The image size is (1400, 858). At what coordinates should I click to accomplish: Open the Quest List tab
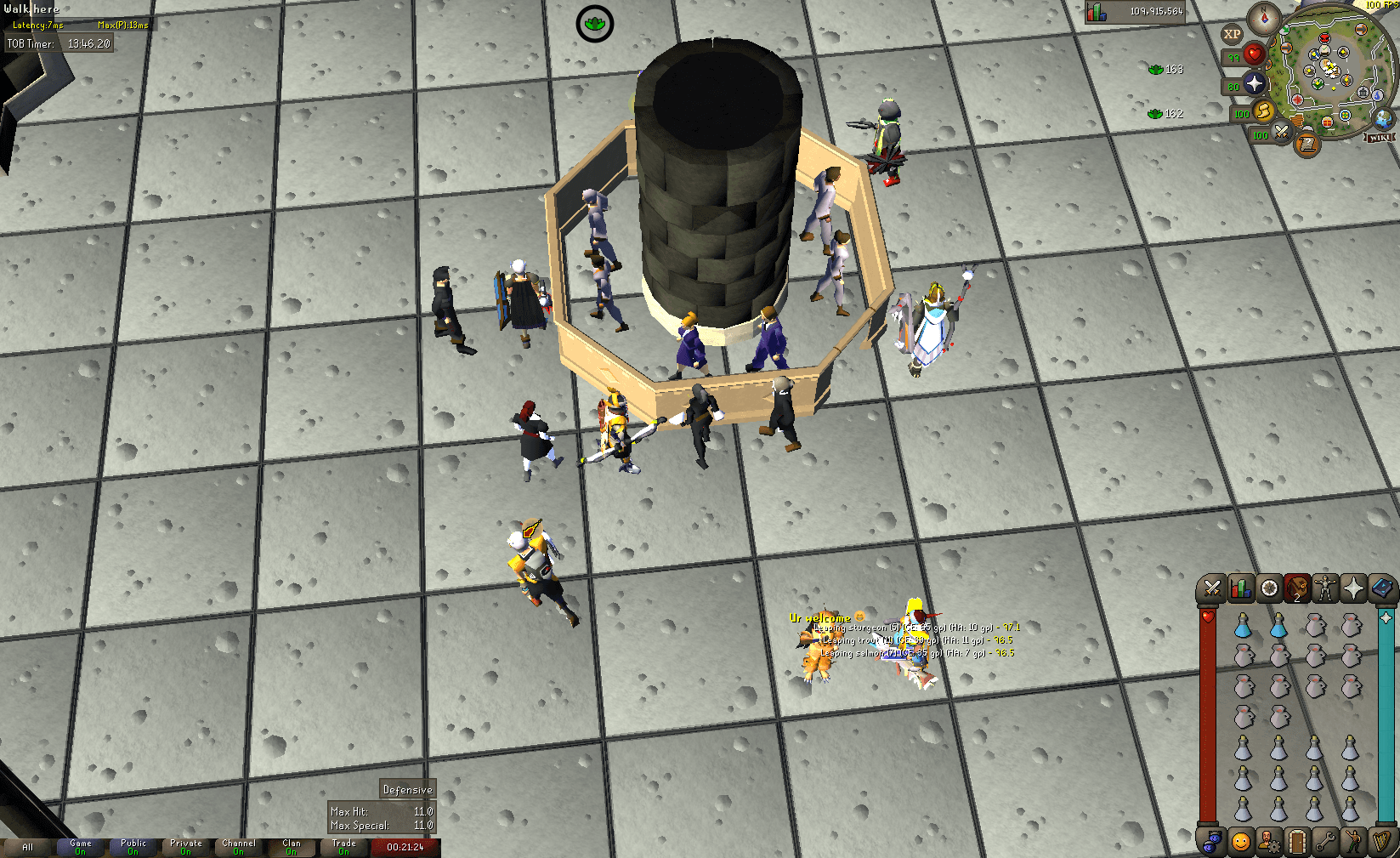tap(1267, 588)
